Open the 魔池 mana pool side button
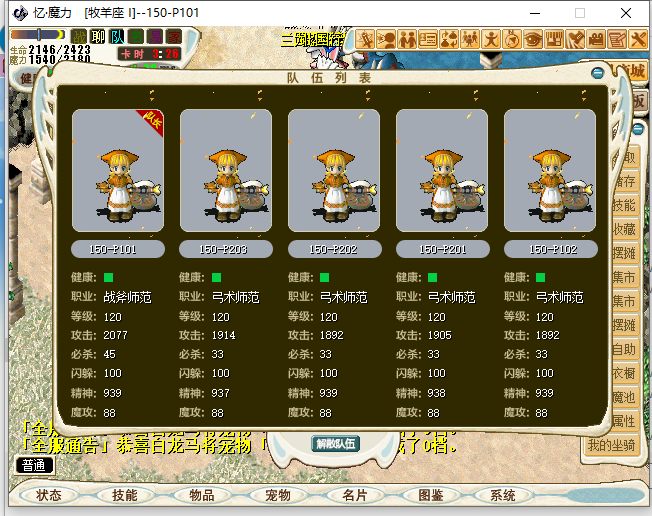 click(x=625, y=397)
